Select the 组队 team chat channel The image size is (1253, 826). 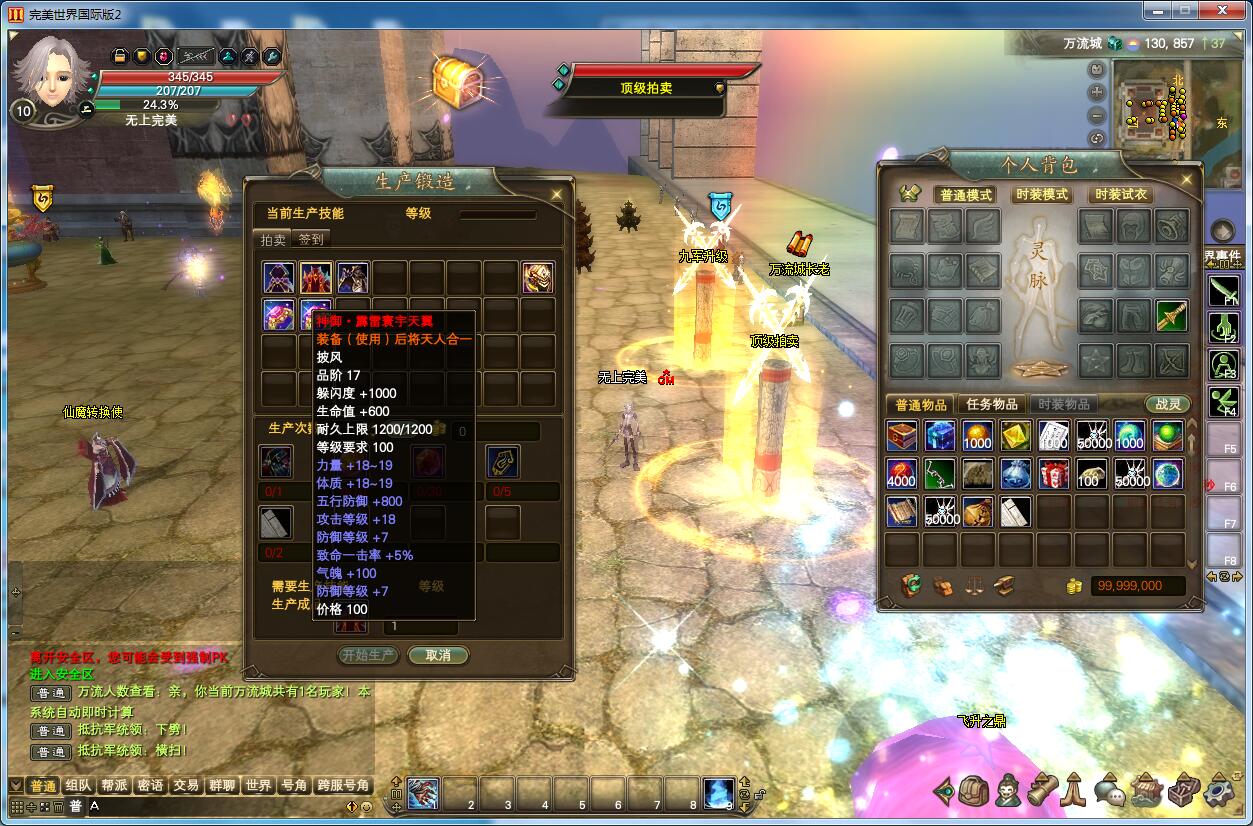(x=77, y=786)
